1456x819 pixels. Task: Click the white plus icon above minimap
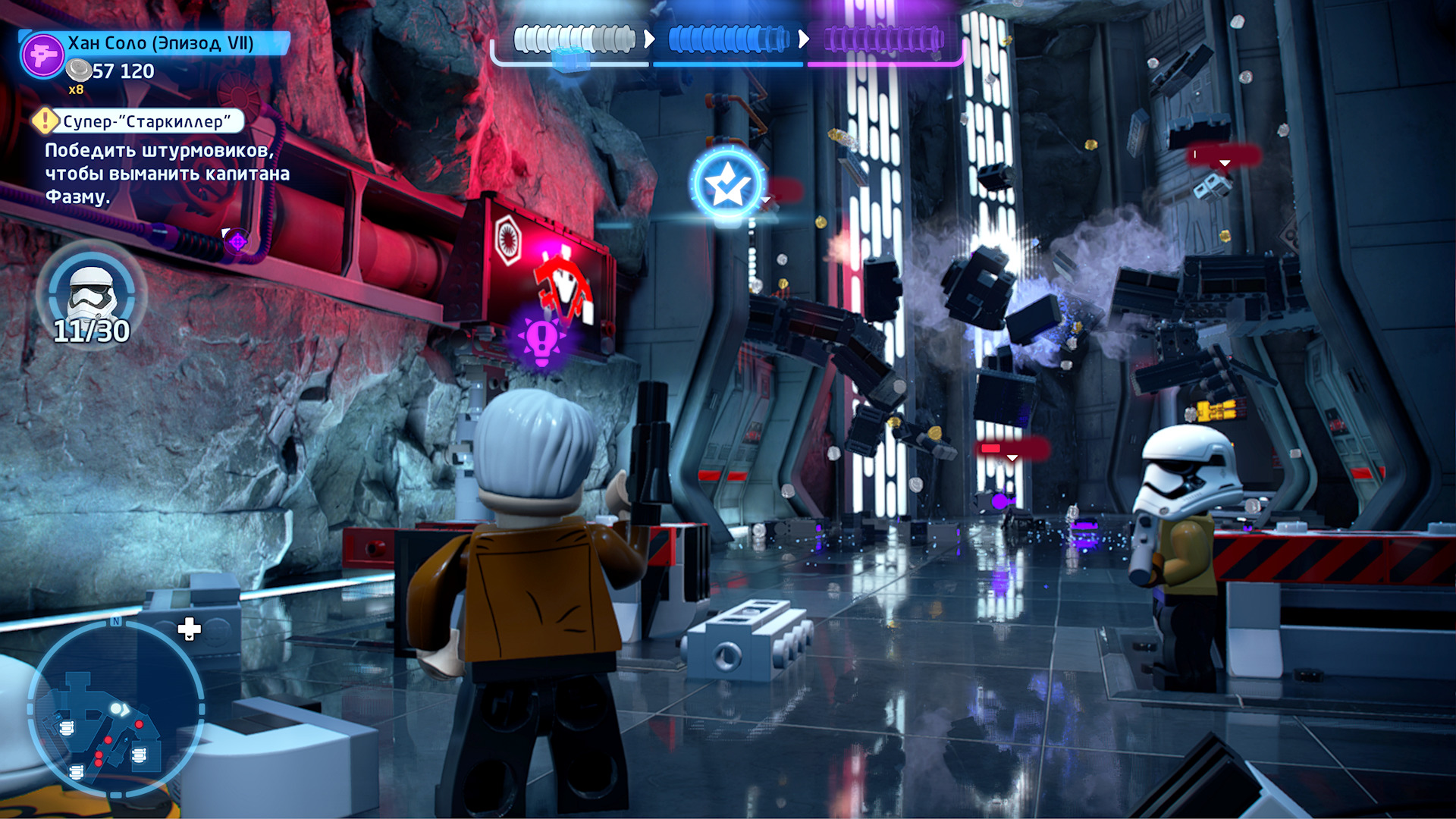tap(189, 629)
